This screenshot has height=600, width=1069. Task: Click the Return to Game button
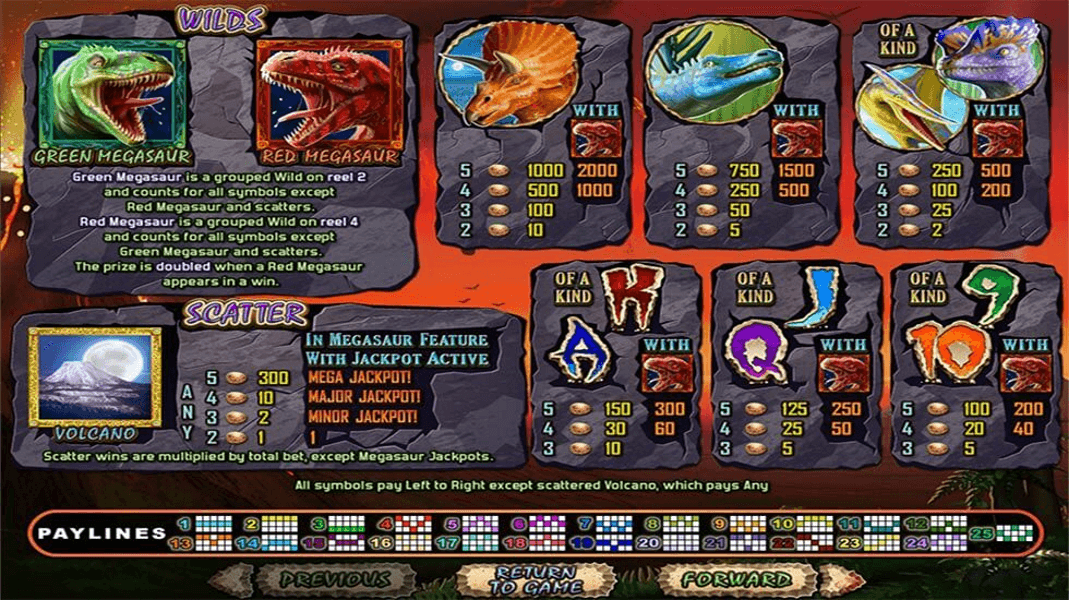tap(534, 580)
